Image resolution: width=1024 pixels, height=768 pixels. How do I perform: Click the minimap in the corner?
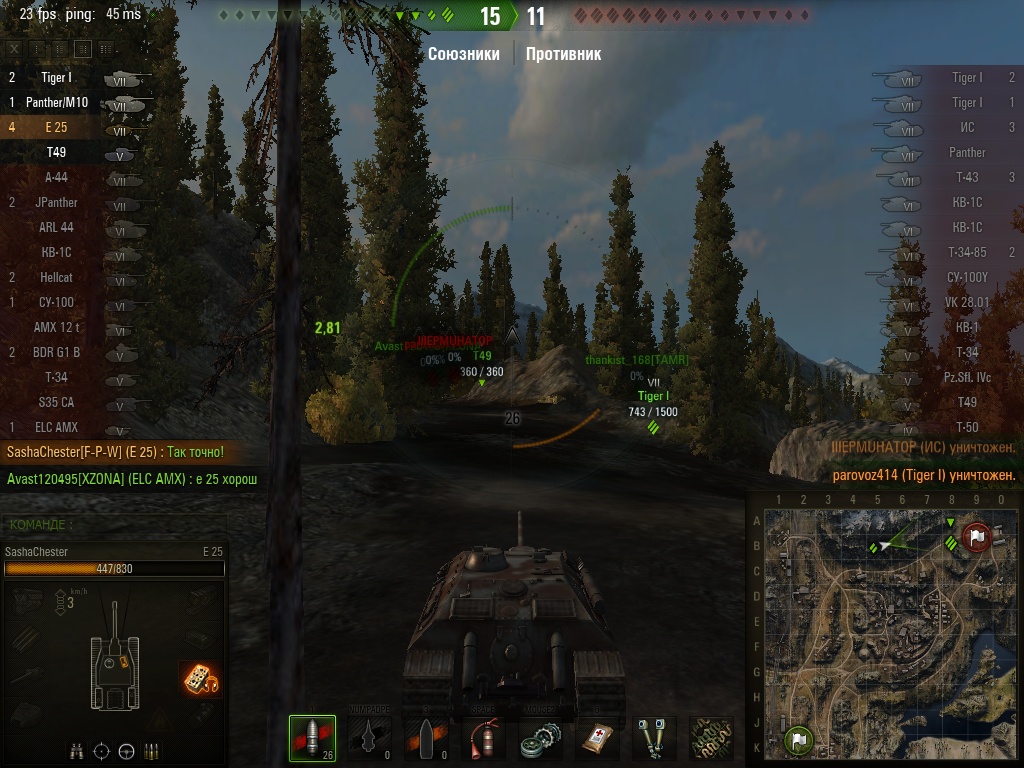[884, 632]
